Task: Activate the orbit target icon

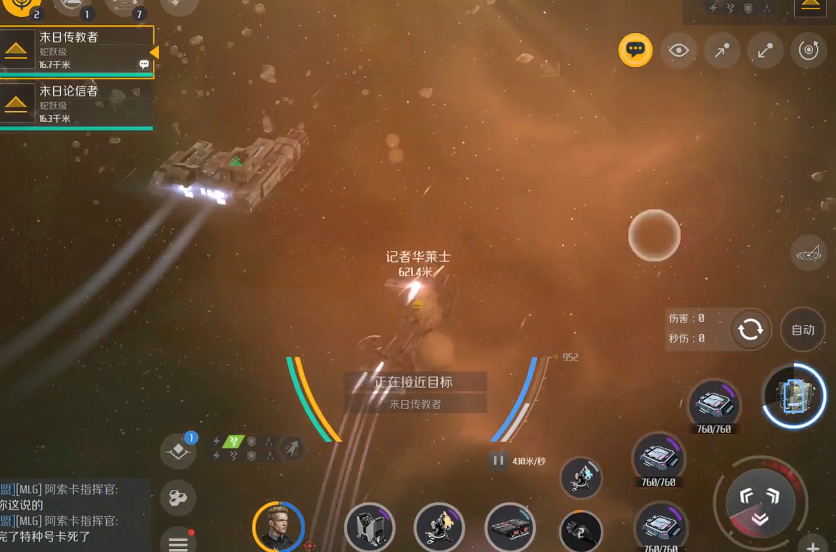Action: coord(808,50)
